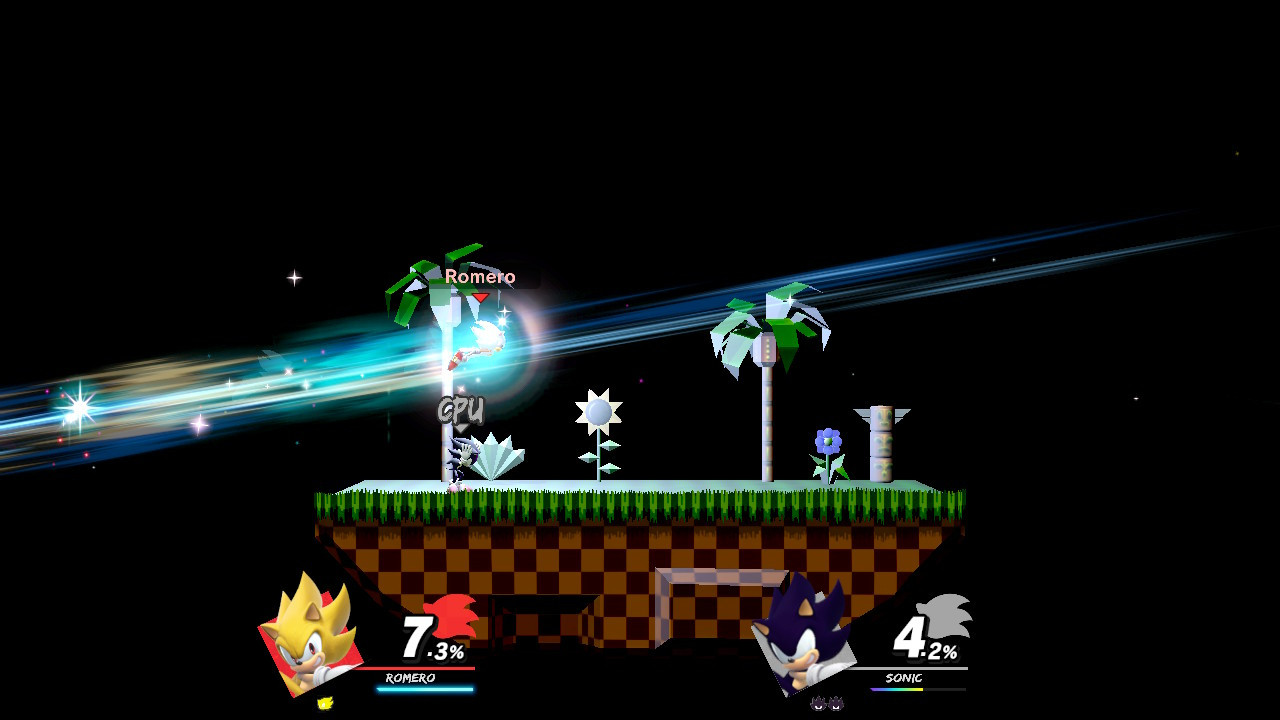Click the right palm tree on the platform
1280x720 pixels.
click(x=770, y=330)
